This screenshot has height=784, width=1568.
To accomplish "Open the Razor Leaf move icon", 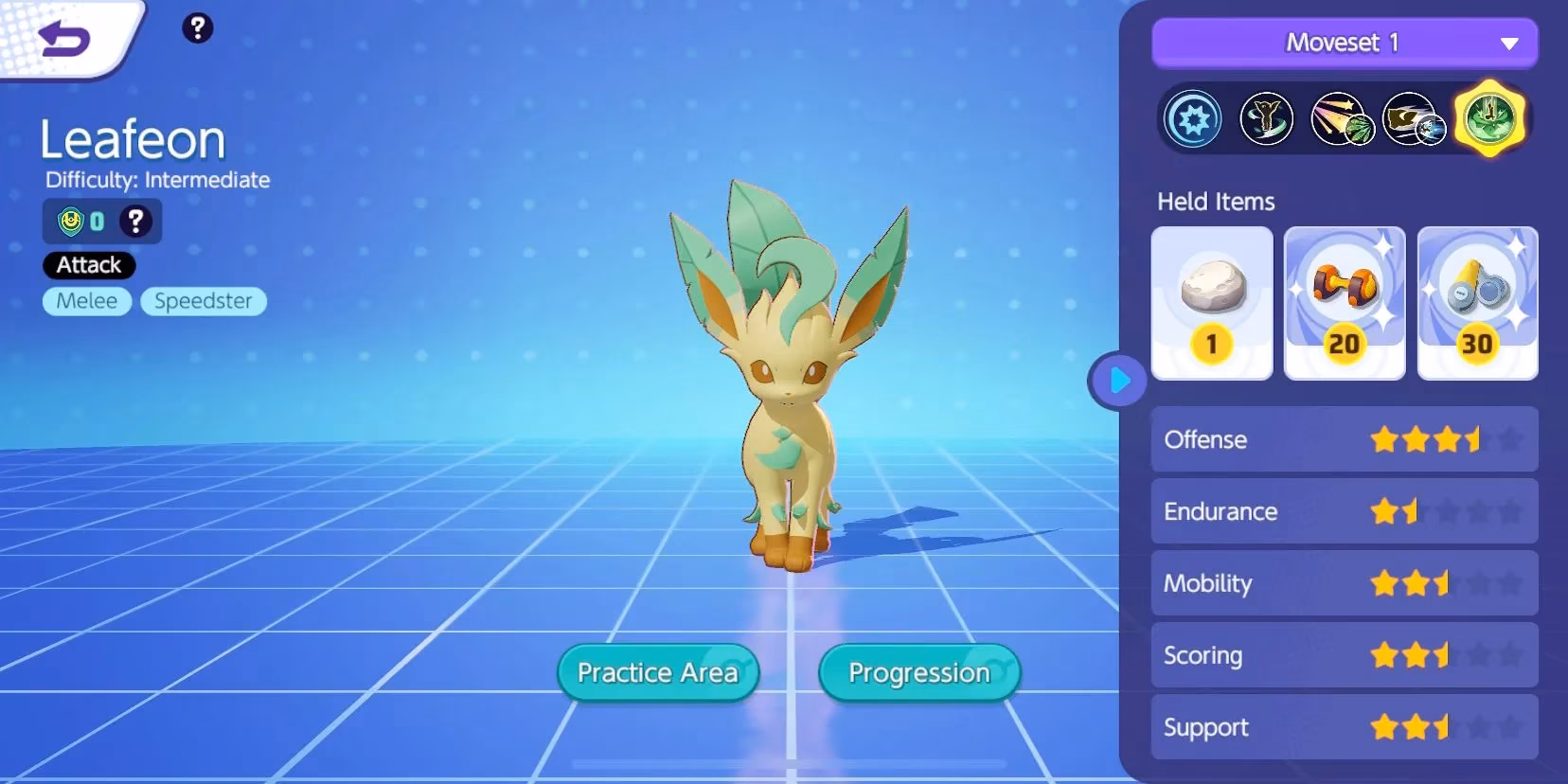I will pos(1341,120).
